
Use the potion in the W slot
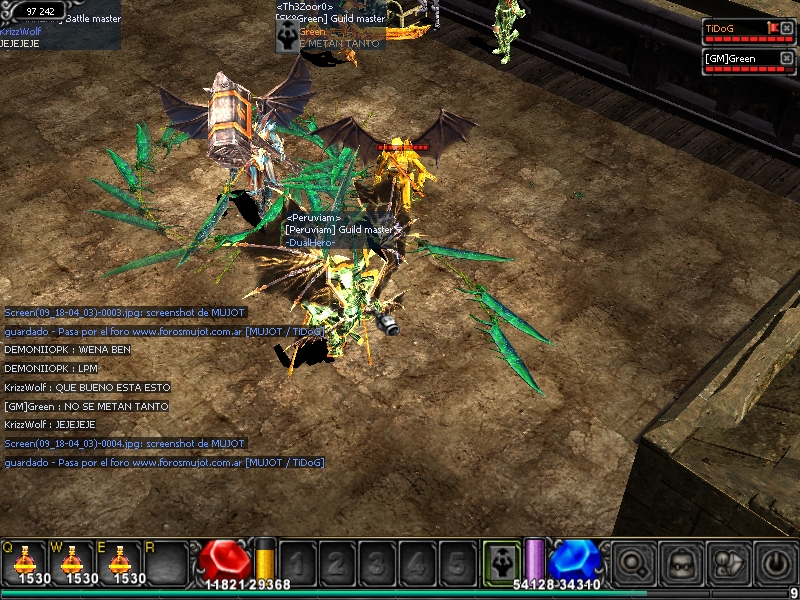click(x=71, y=562)
